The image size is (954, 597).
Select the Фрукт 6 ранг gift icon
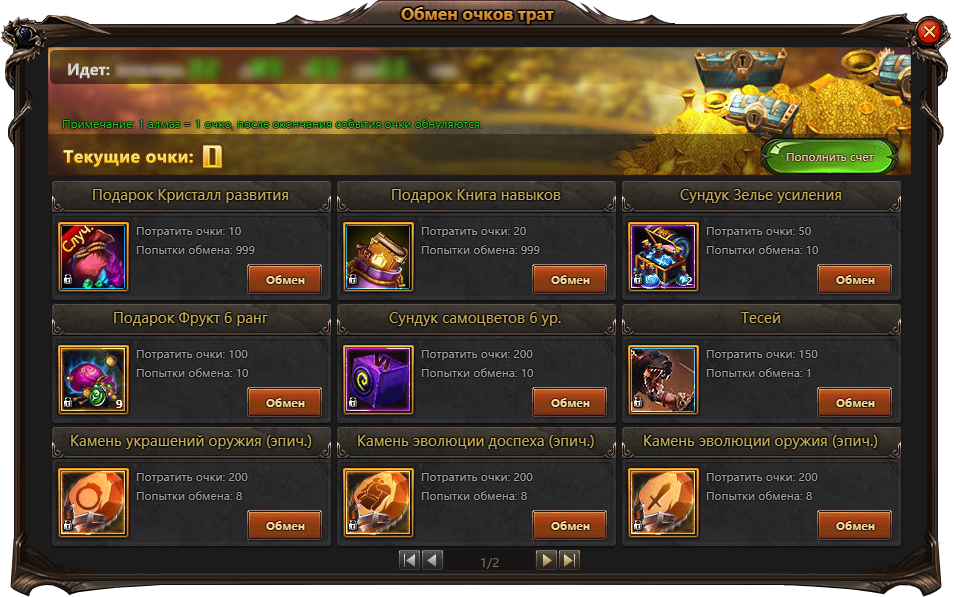[94, 380]
